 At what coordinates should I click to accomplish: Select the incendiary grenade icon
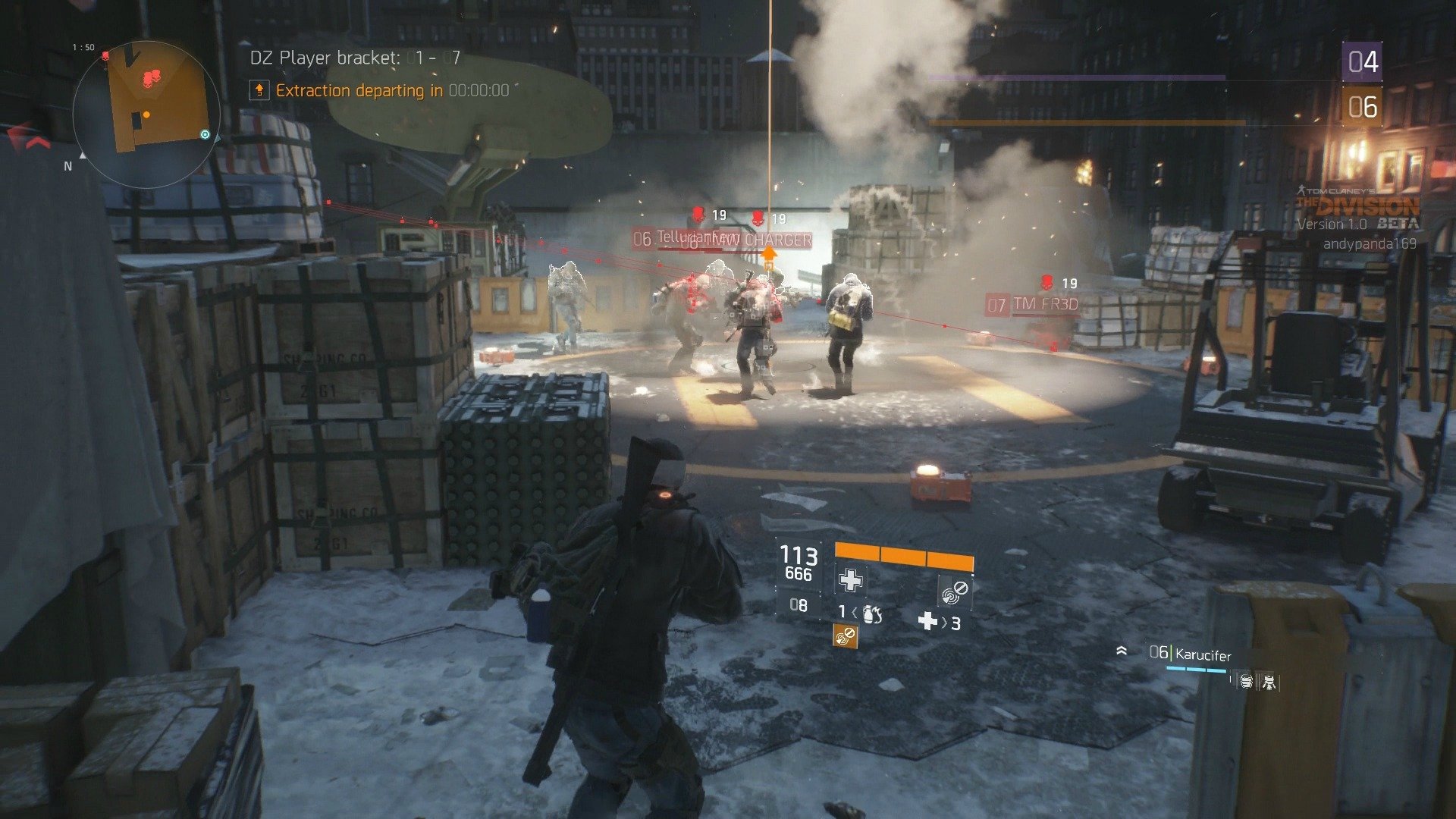872,613
